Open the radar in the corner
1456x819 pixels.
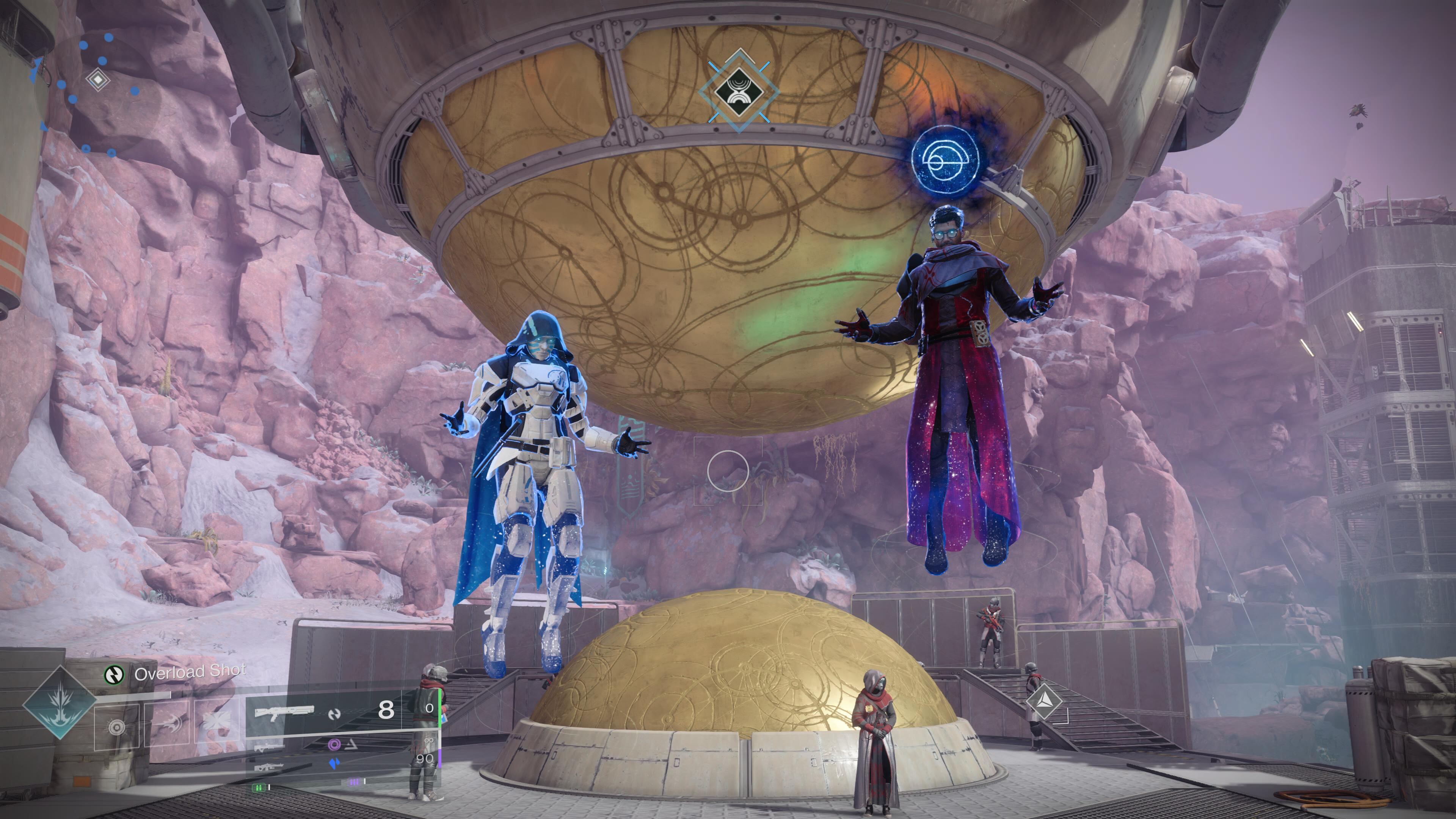coord(97,80)
